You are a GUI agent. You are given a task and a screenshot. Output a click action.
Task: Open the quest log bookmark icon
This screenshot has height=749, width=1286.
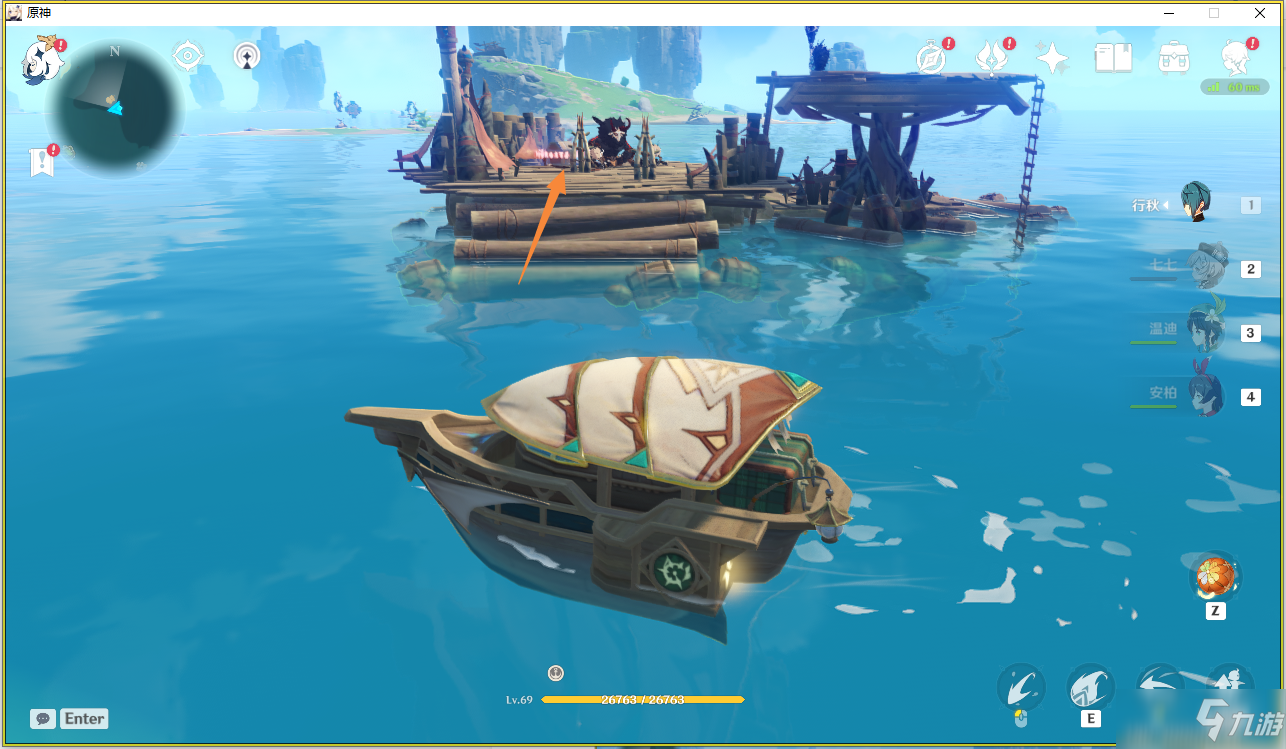pyautogui.click(x=41, y=161)
